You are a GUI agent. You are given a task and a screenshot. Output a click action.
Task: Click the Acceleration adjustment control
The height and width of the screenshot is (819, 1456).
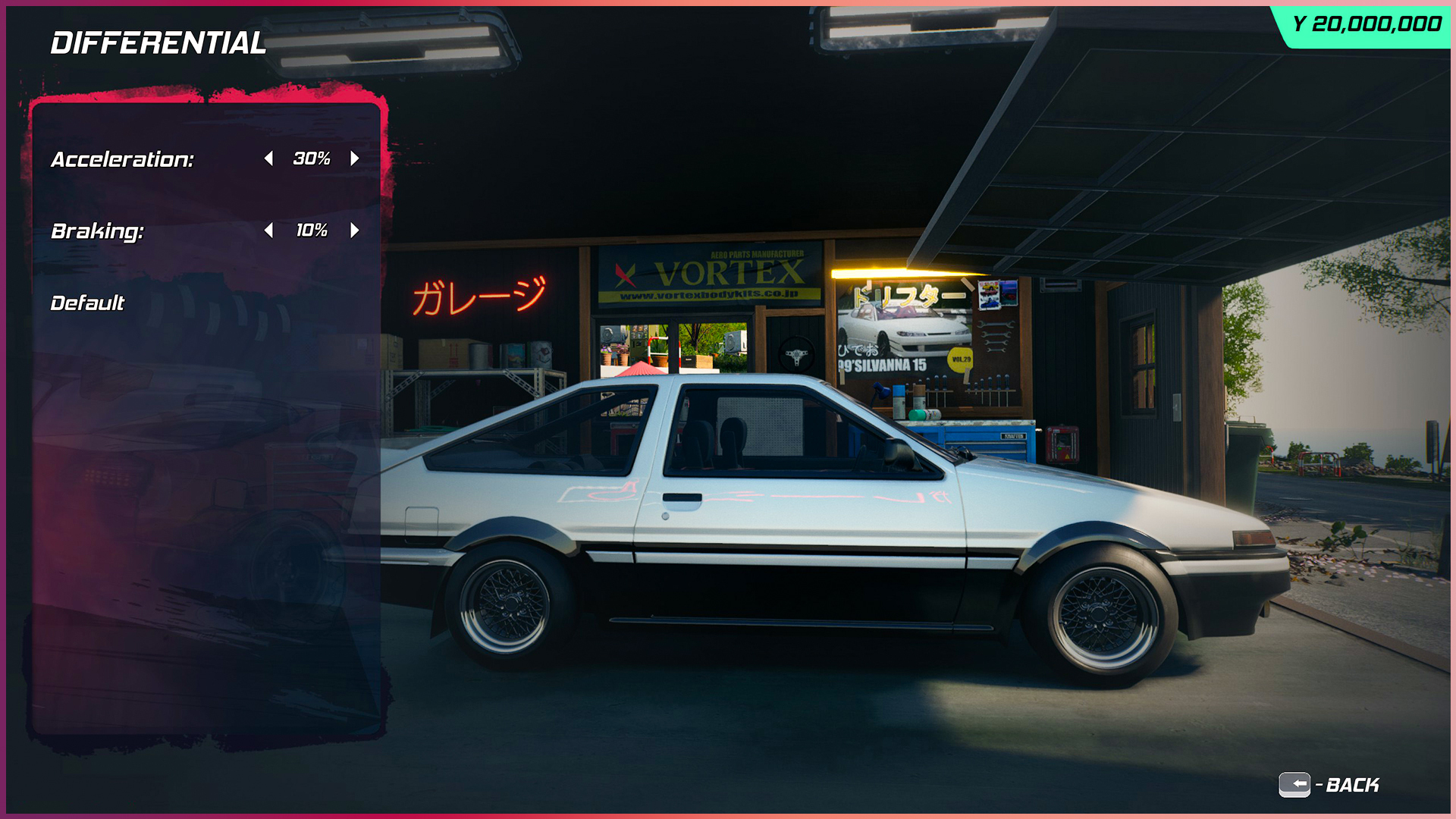(x=312, y=159)
